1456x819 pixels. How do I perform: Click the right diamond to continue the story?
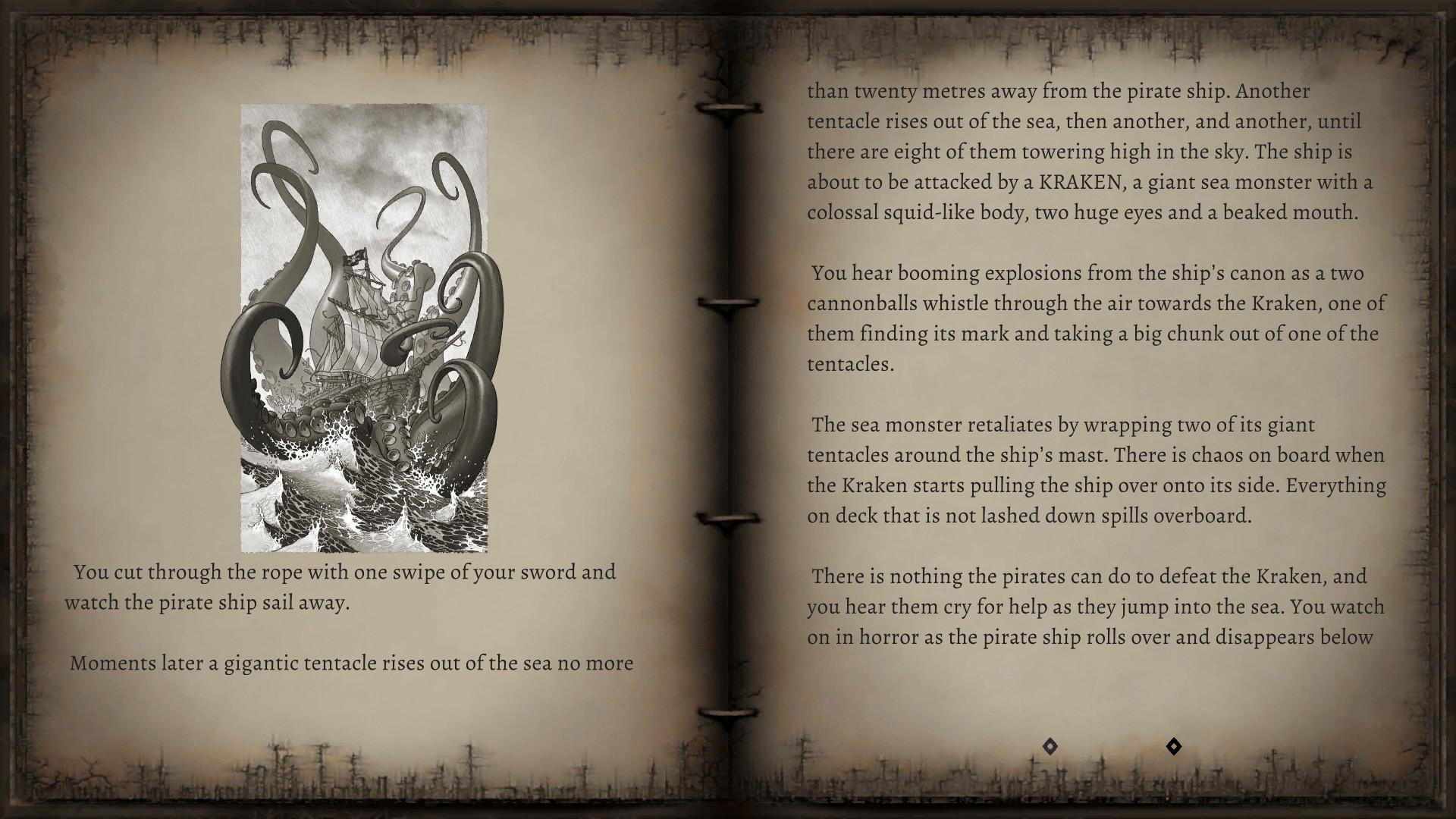(1174, 747)
